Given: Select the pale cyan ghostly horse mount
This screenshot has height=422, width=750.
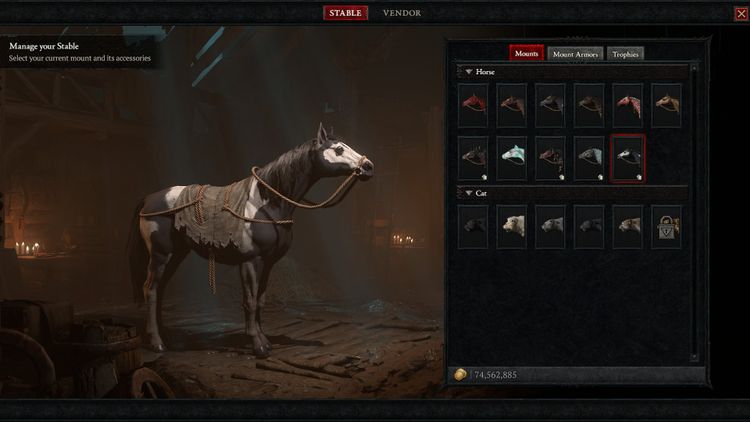Looking at the screenshot, I should [x=513, y=157].
